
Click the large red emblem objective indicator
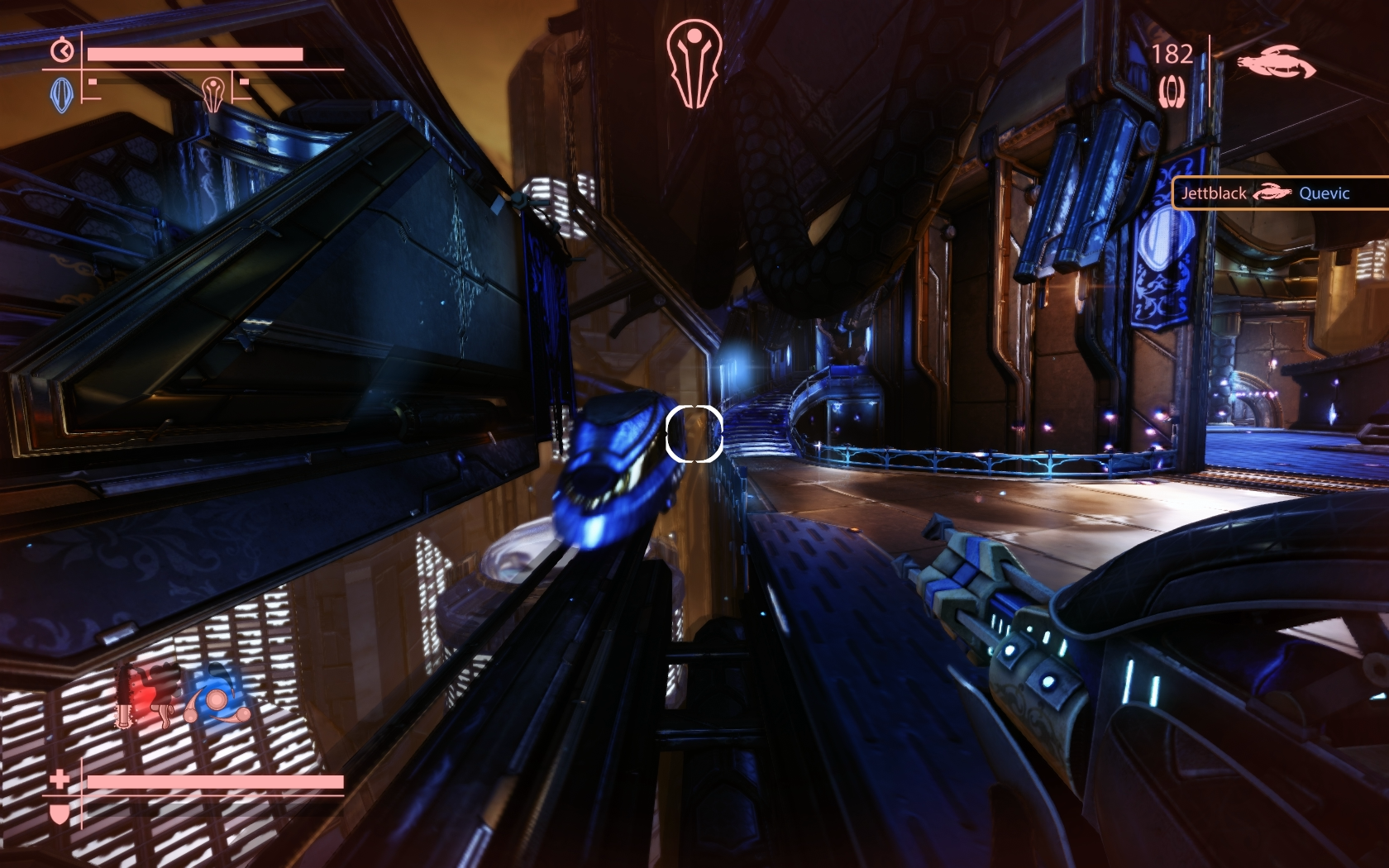[694, 64]
